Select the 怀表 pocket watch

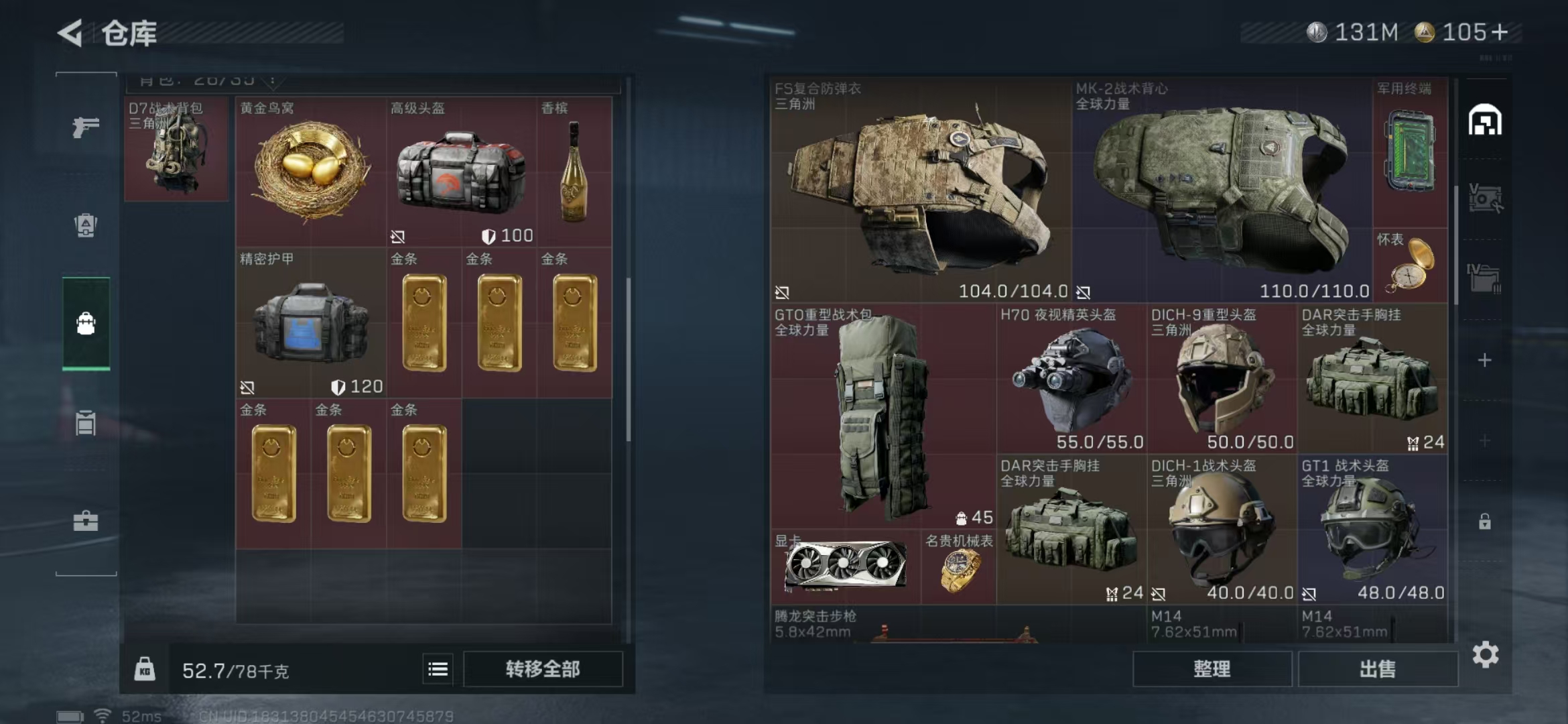pos(1410,265)
